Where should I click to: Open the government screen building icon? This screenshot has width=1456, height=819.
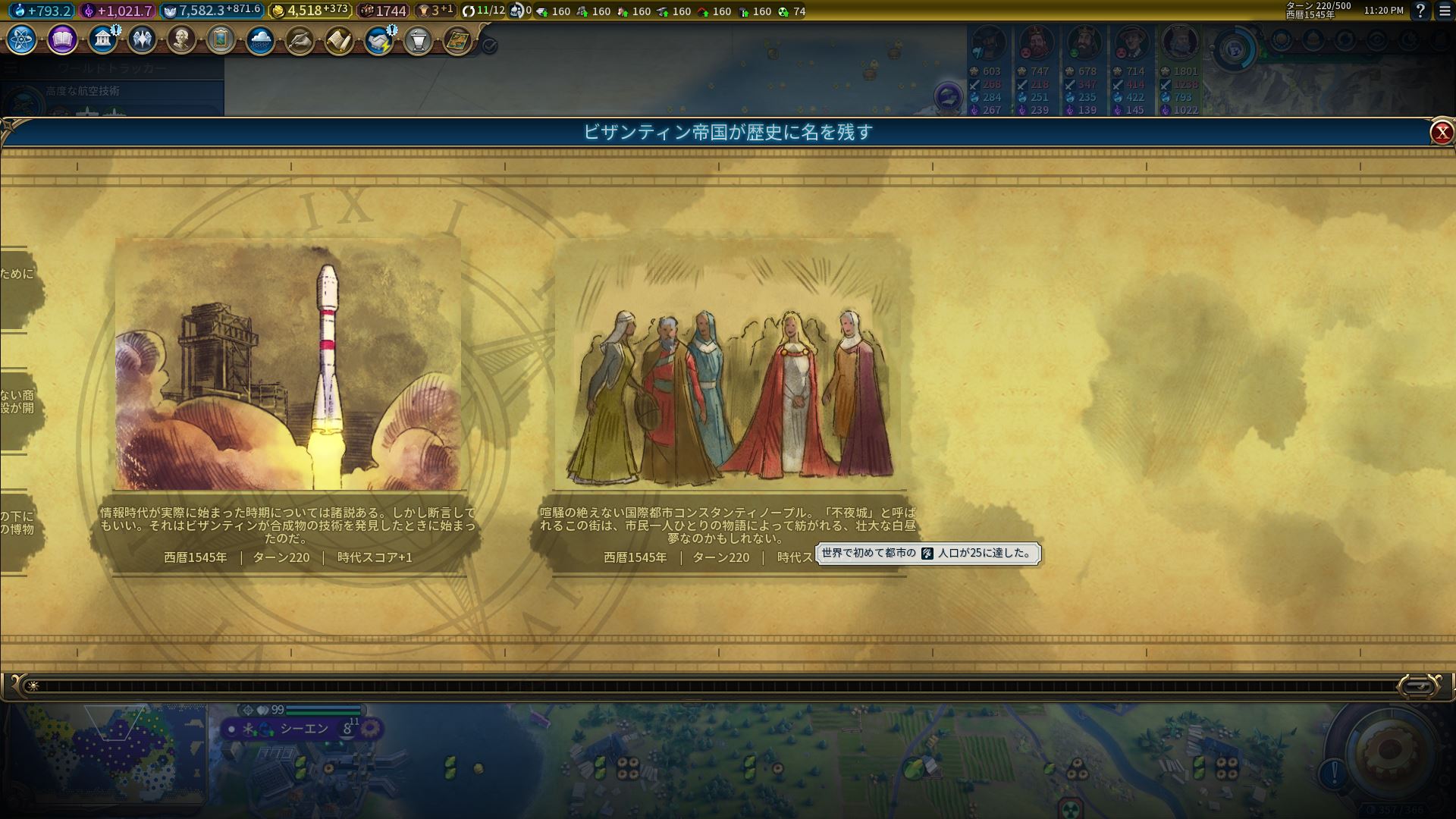tap(102, 39)
